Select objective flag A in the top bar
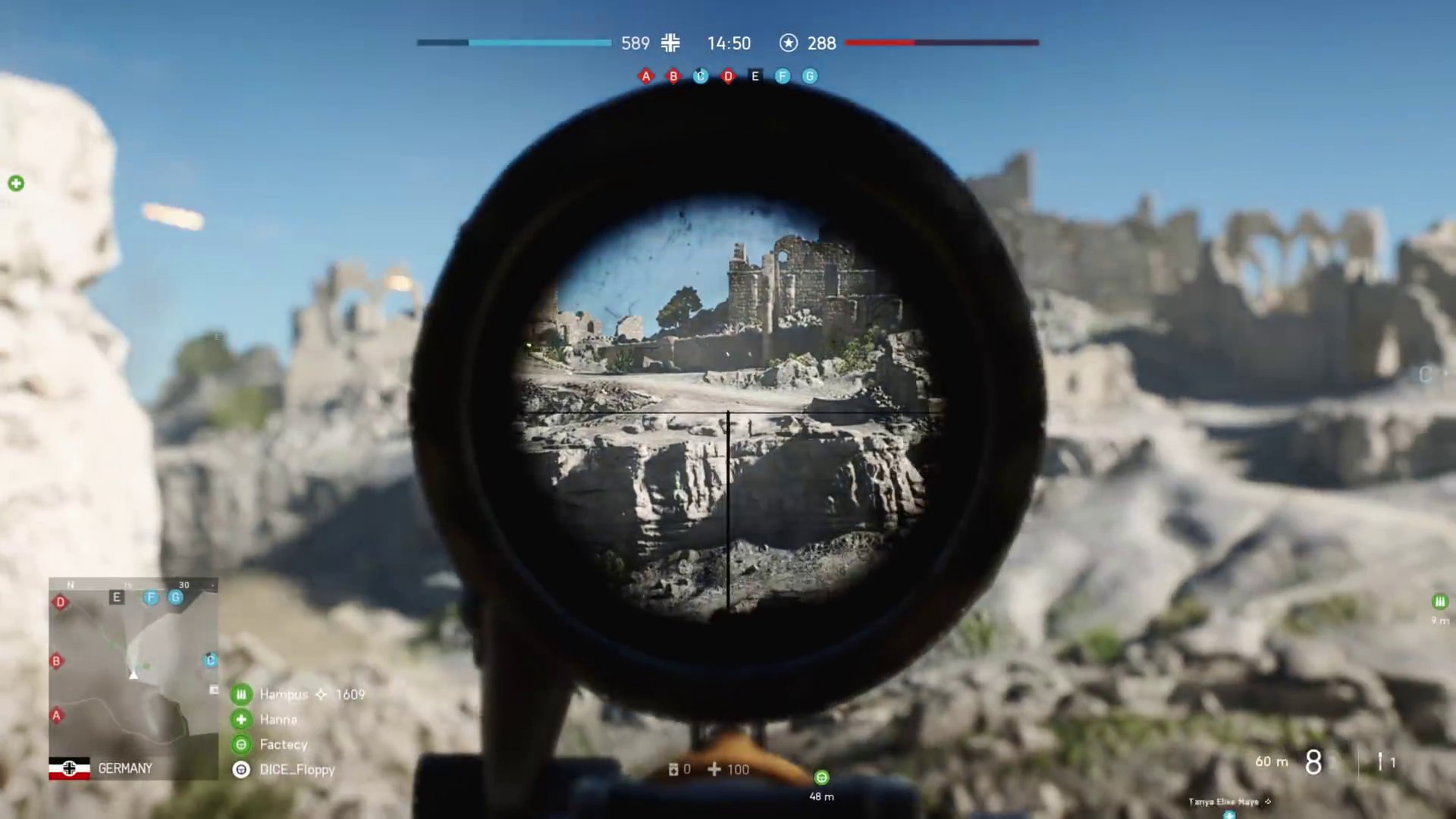 point(646,76)
